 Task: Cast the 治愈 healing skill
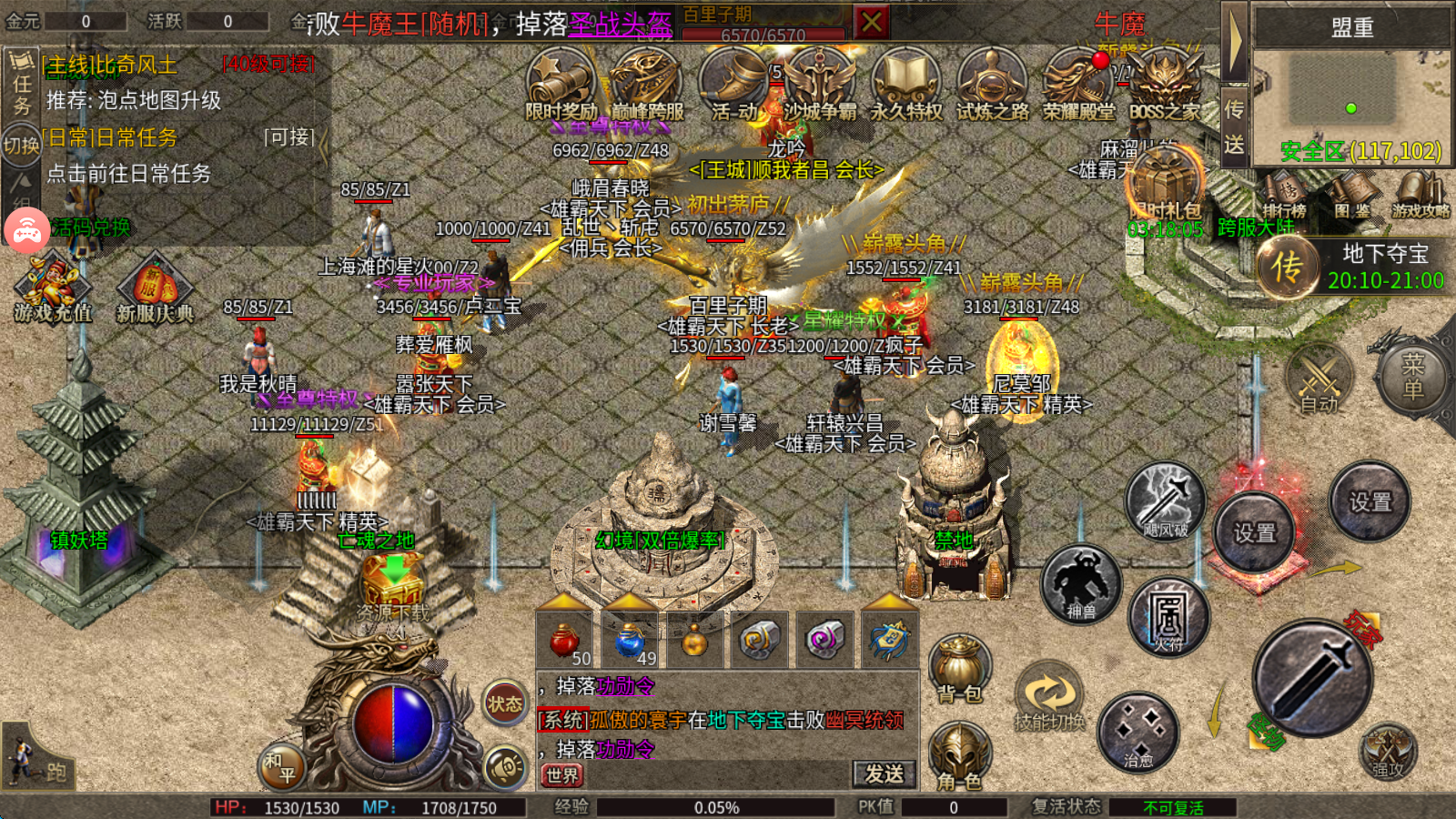(x=1137, y=733)
